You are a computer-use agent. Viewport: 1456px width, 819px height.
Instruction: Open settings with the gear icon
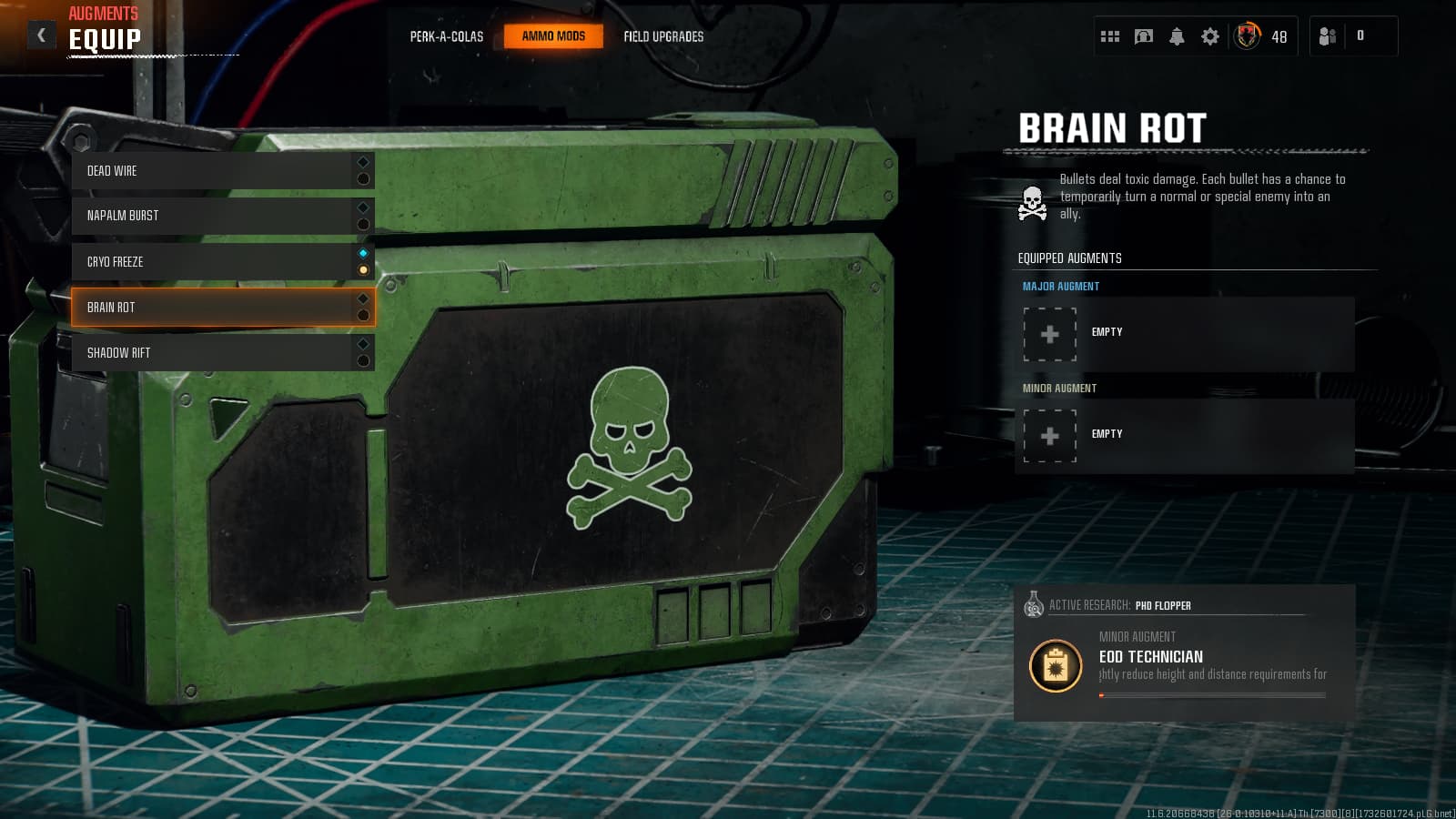(1210, 36)
